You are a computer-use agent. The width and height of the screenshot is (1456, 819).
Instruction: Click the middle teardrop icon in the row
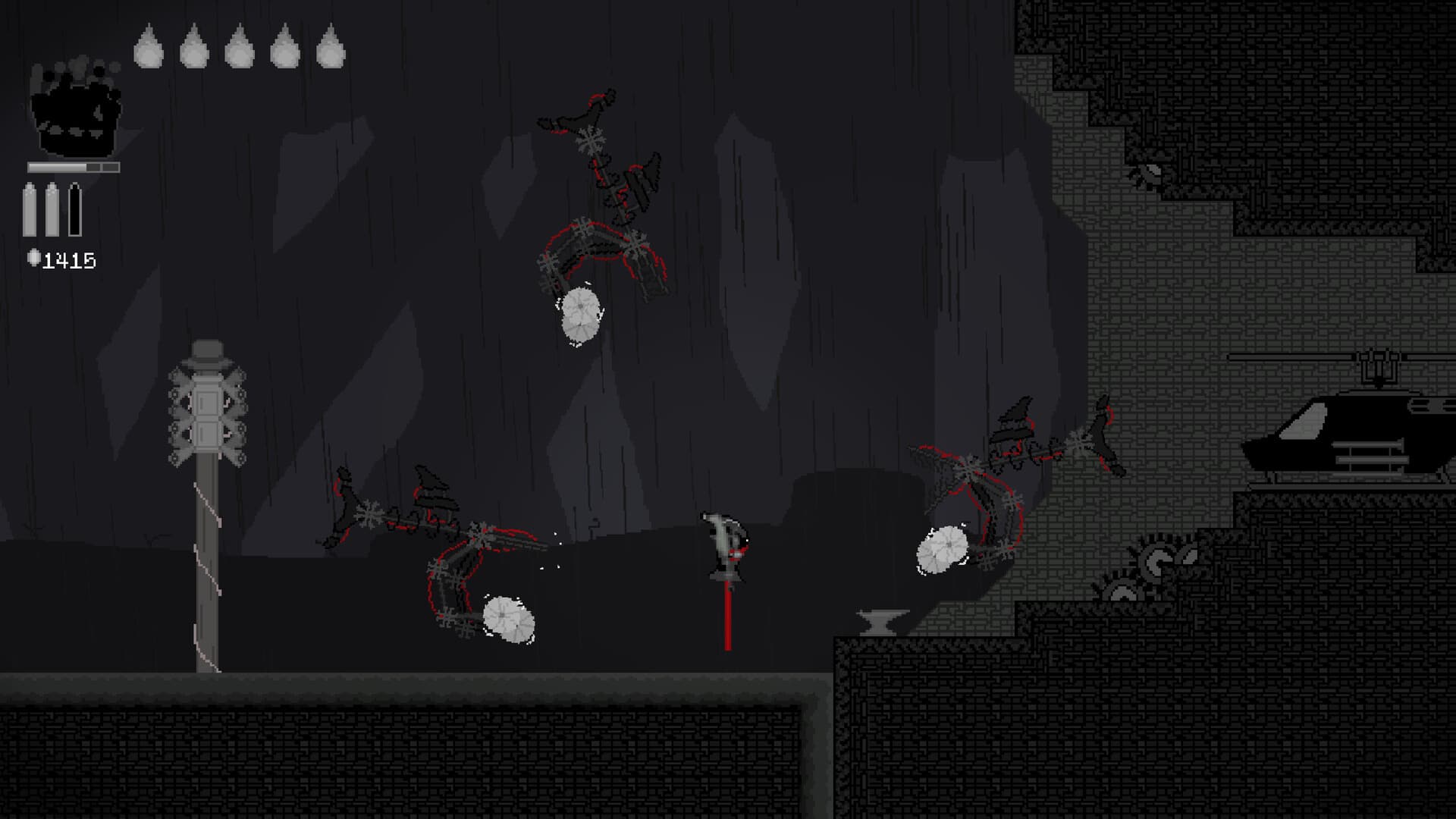(x=240, y=49)
